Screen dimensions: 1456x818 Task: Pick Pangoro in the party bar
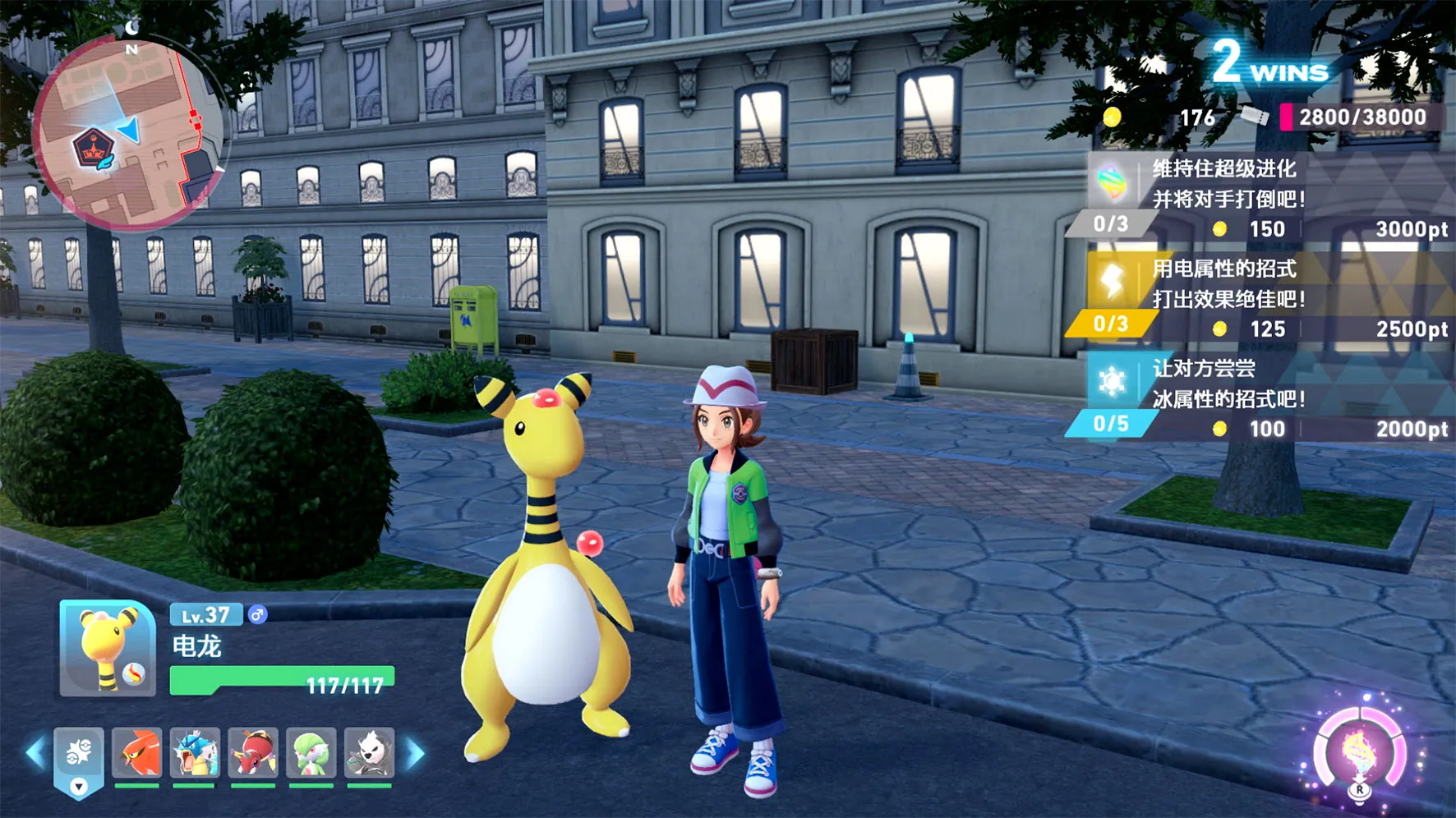coord(370,752)
